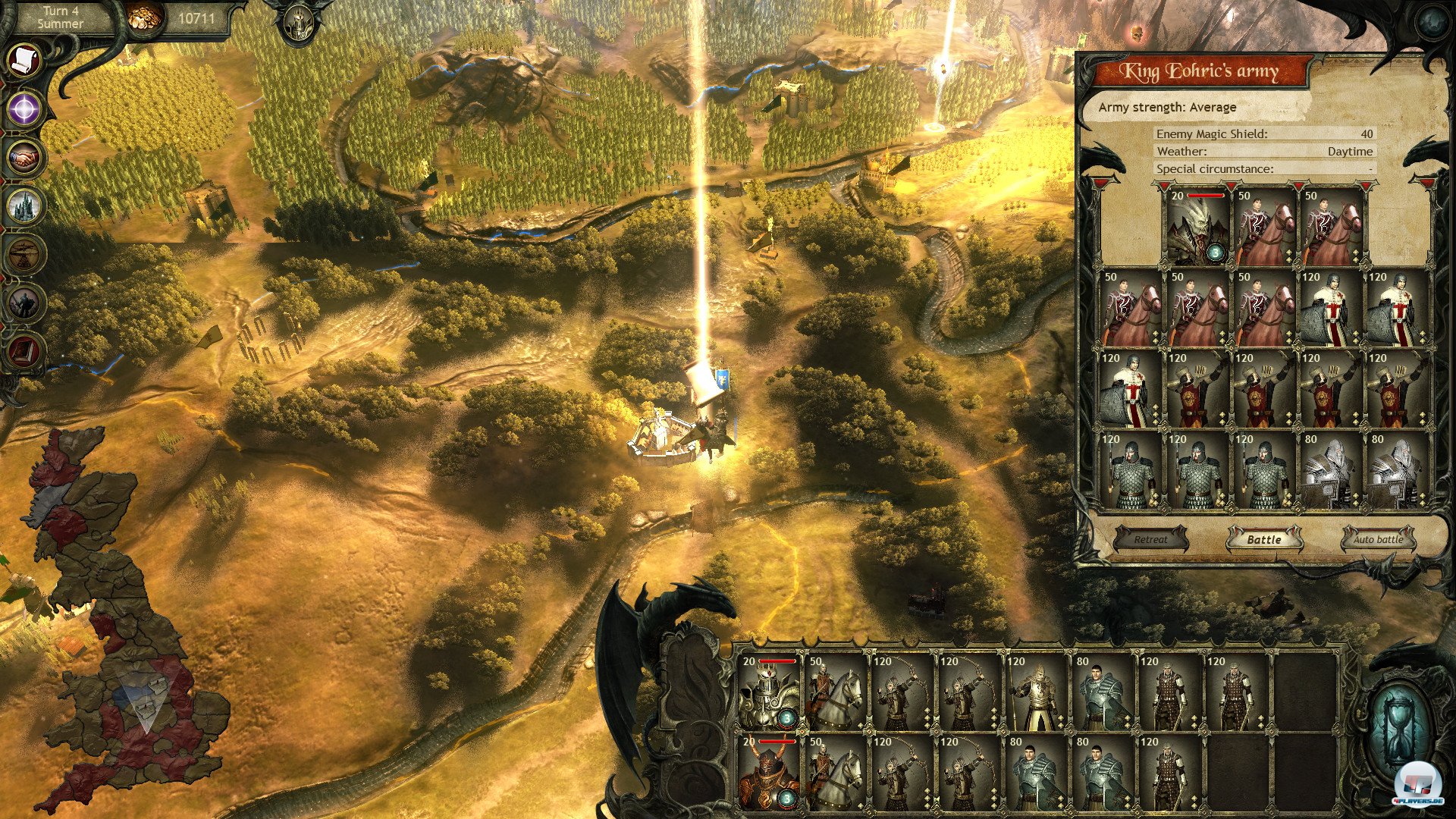Start the battle against King Eohric's army
This screenshot has height=819, width=1456.
tap(1263, 539)
